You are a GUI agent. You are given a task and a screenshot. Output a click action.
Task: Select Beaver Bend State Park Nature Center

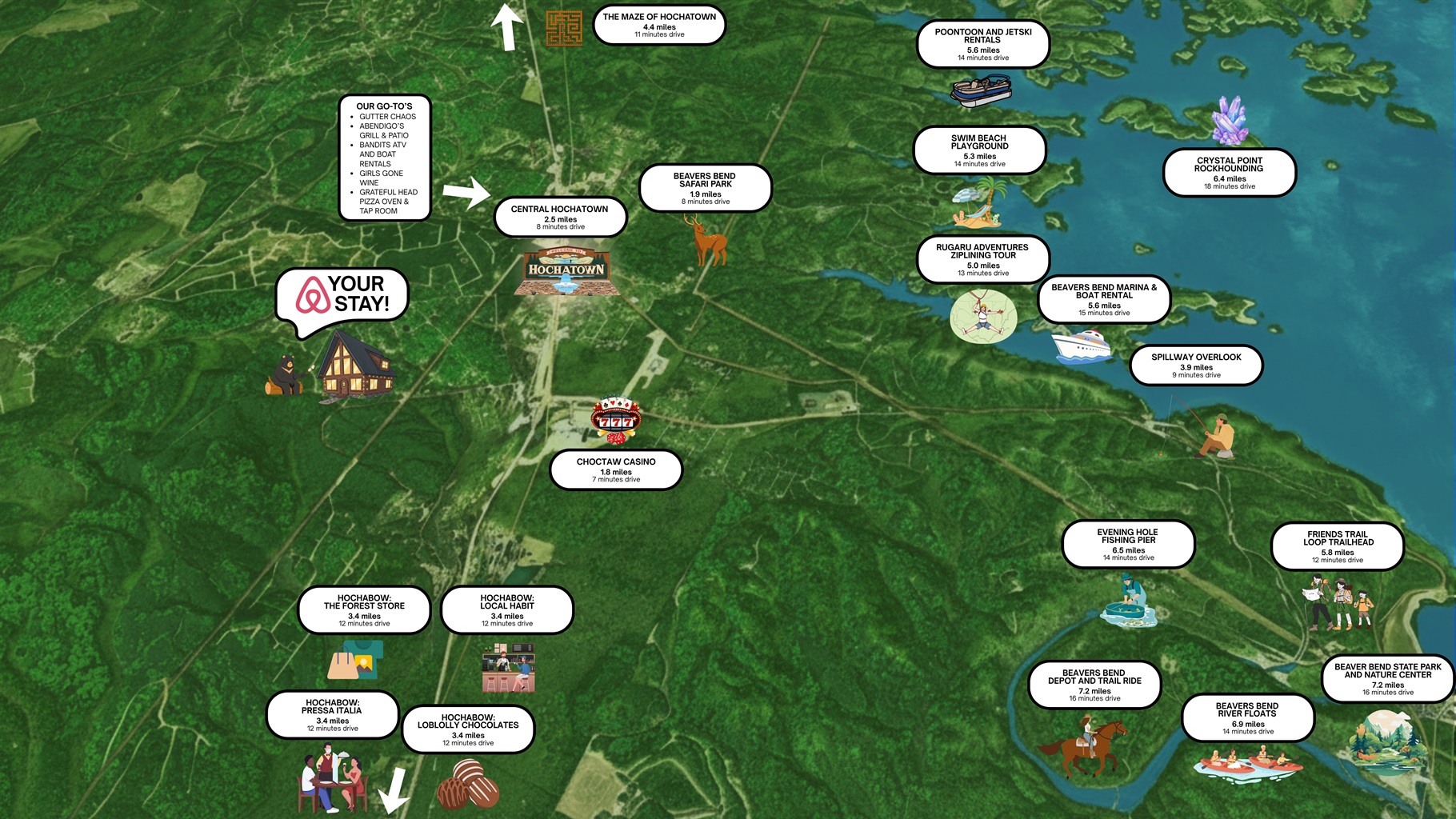(x=1387, y=678)
